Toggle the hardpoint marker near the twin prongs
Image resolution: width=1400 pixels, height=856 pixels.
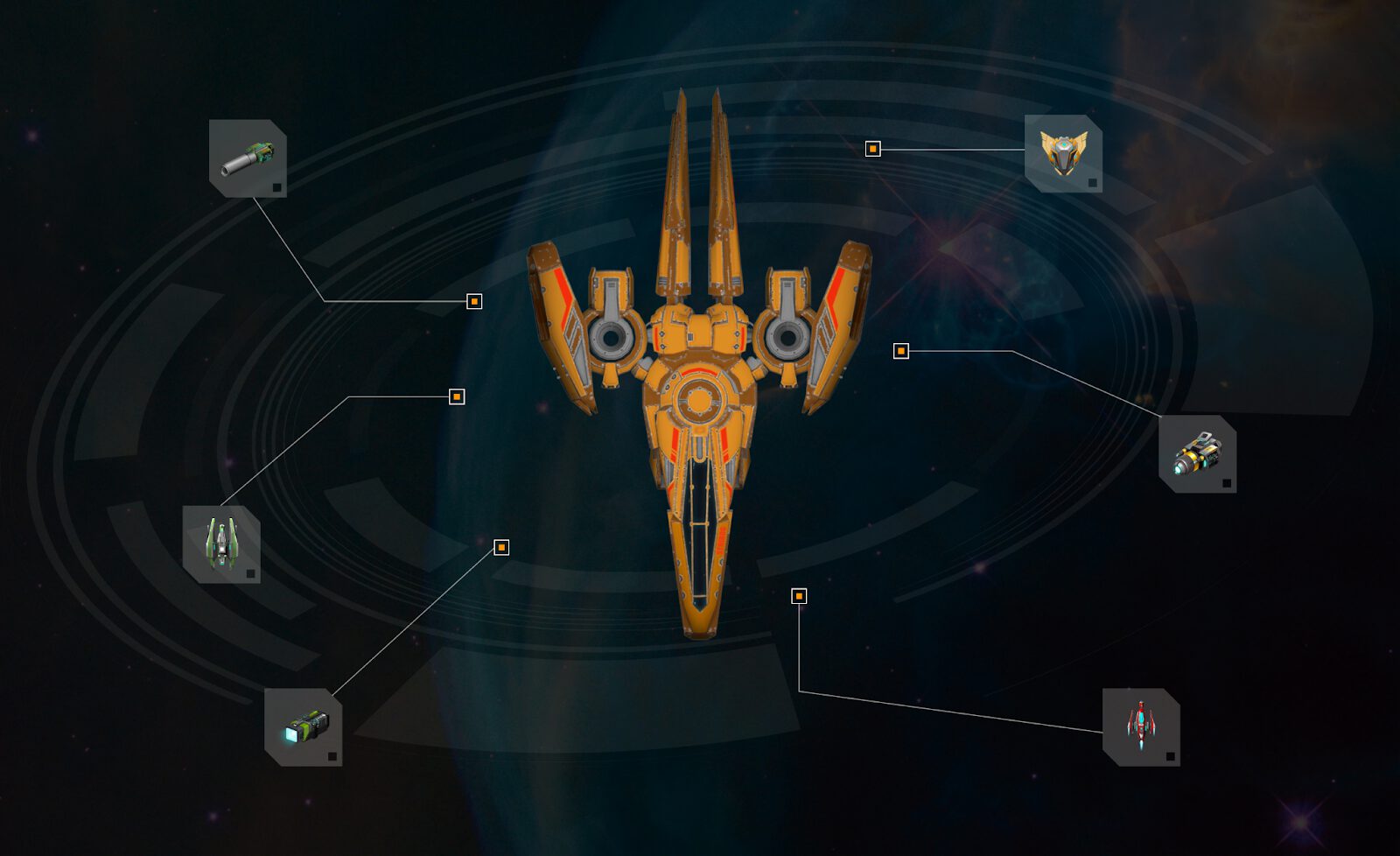(x=874, y=149)
